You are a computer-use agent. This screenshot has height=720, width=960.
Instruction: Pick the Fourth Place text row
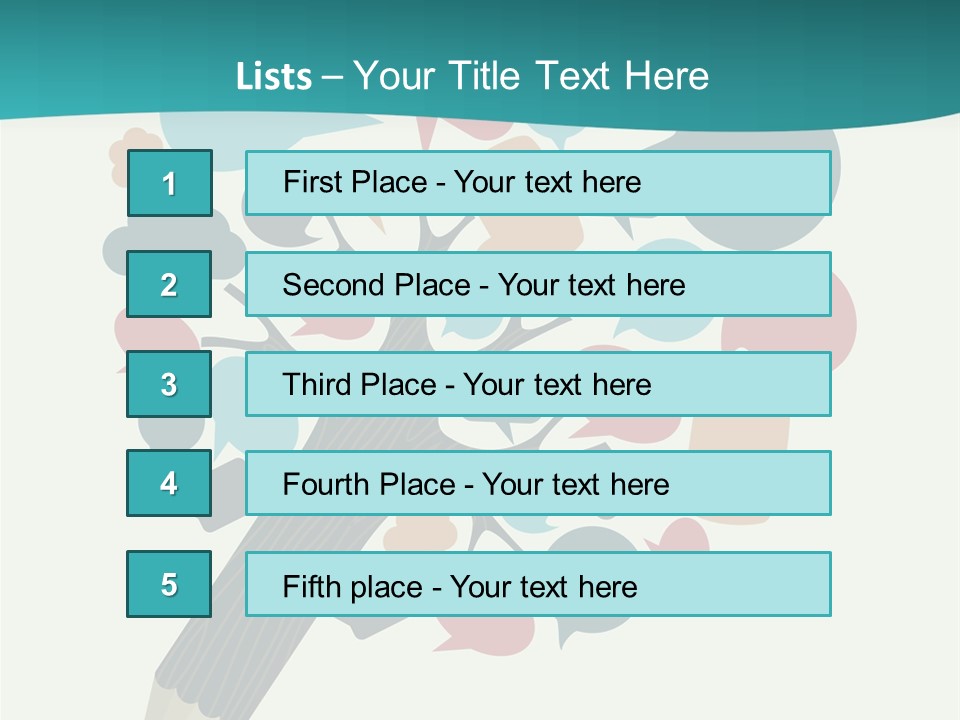click(x=538, y=483)
